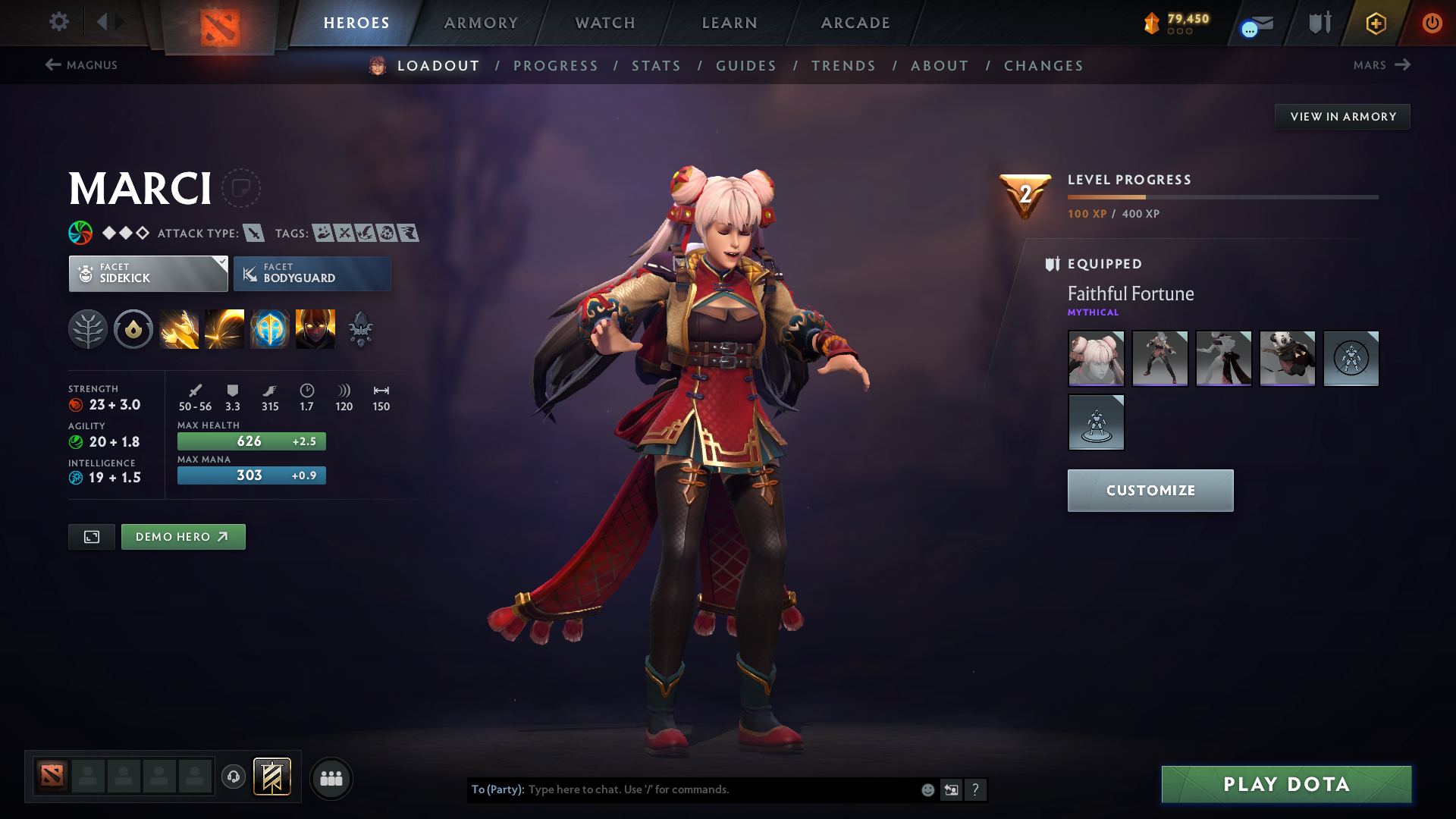Open the emoticon picker beside chat
1456x819 pixels.
tap(927, 789)
